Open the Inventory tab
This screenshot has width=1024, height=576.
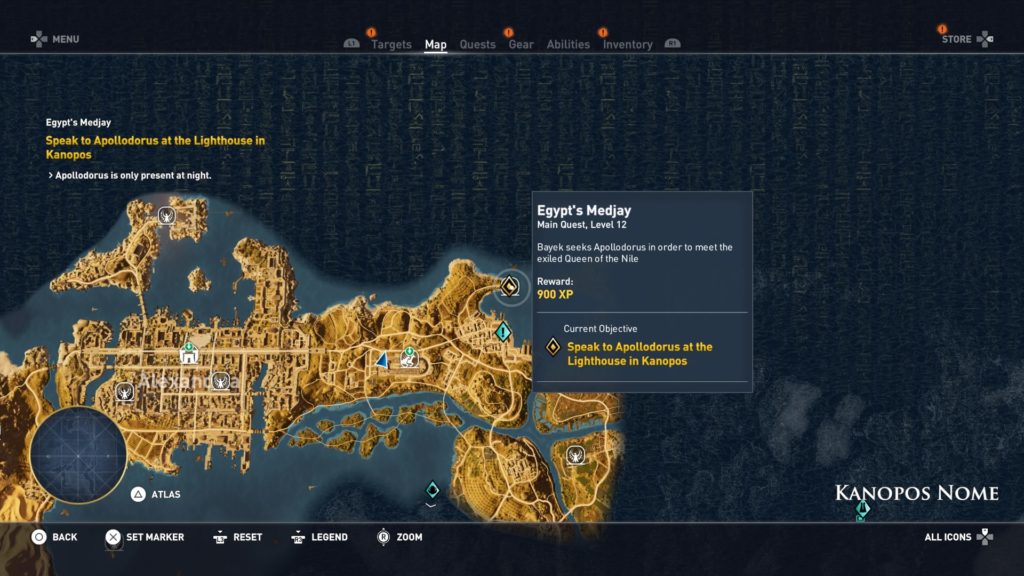(627, 44)
